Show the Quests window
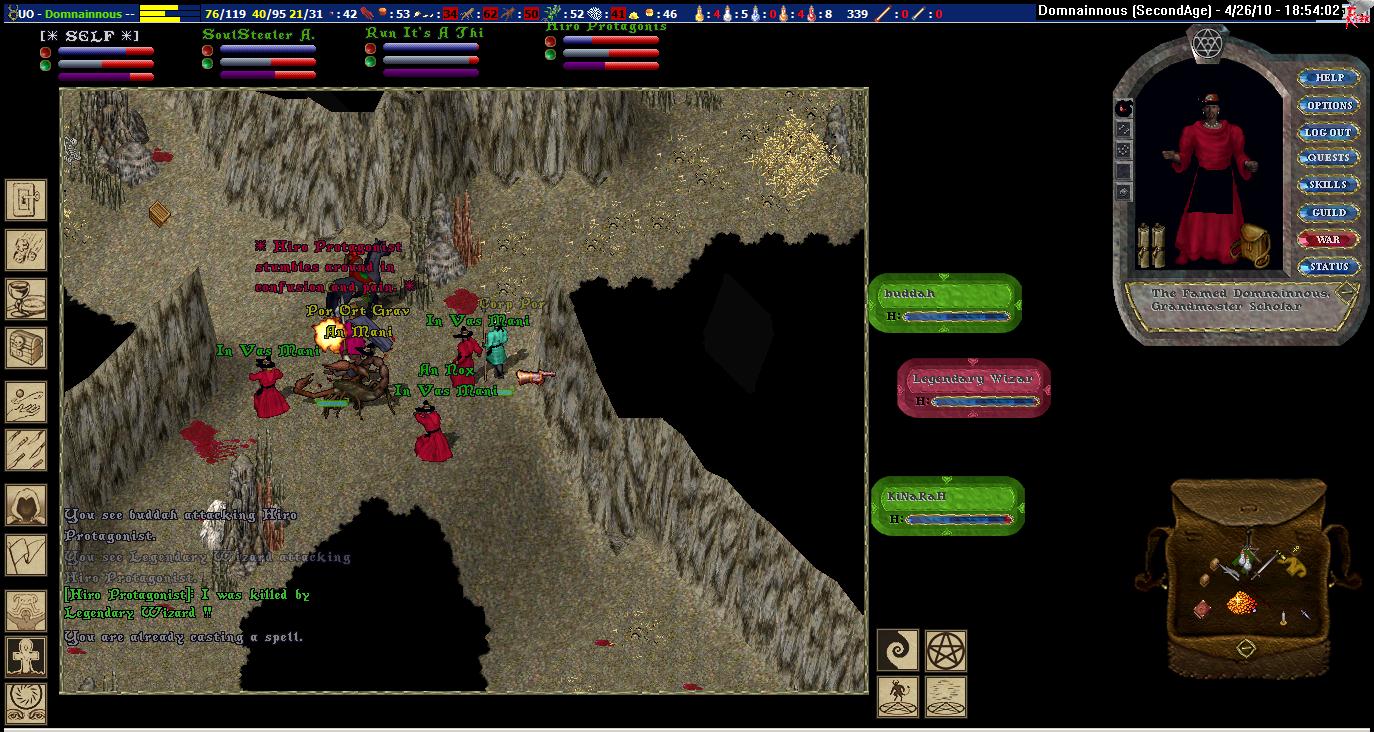Image resolution: width=1374 pixels, height=732 pixels. click(1329, 158)
